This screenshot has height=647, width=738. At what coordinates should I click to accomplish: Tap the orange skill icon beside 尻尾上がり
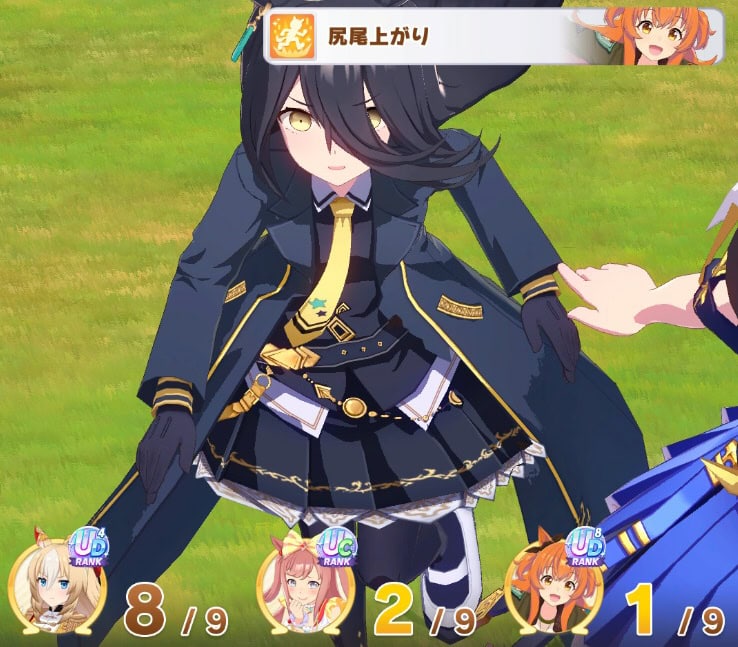(x=291, y=37)
